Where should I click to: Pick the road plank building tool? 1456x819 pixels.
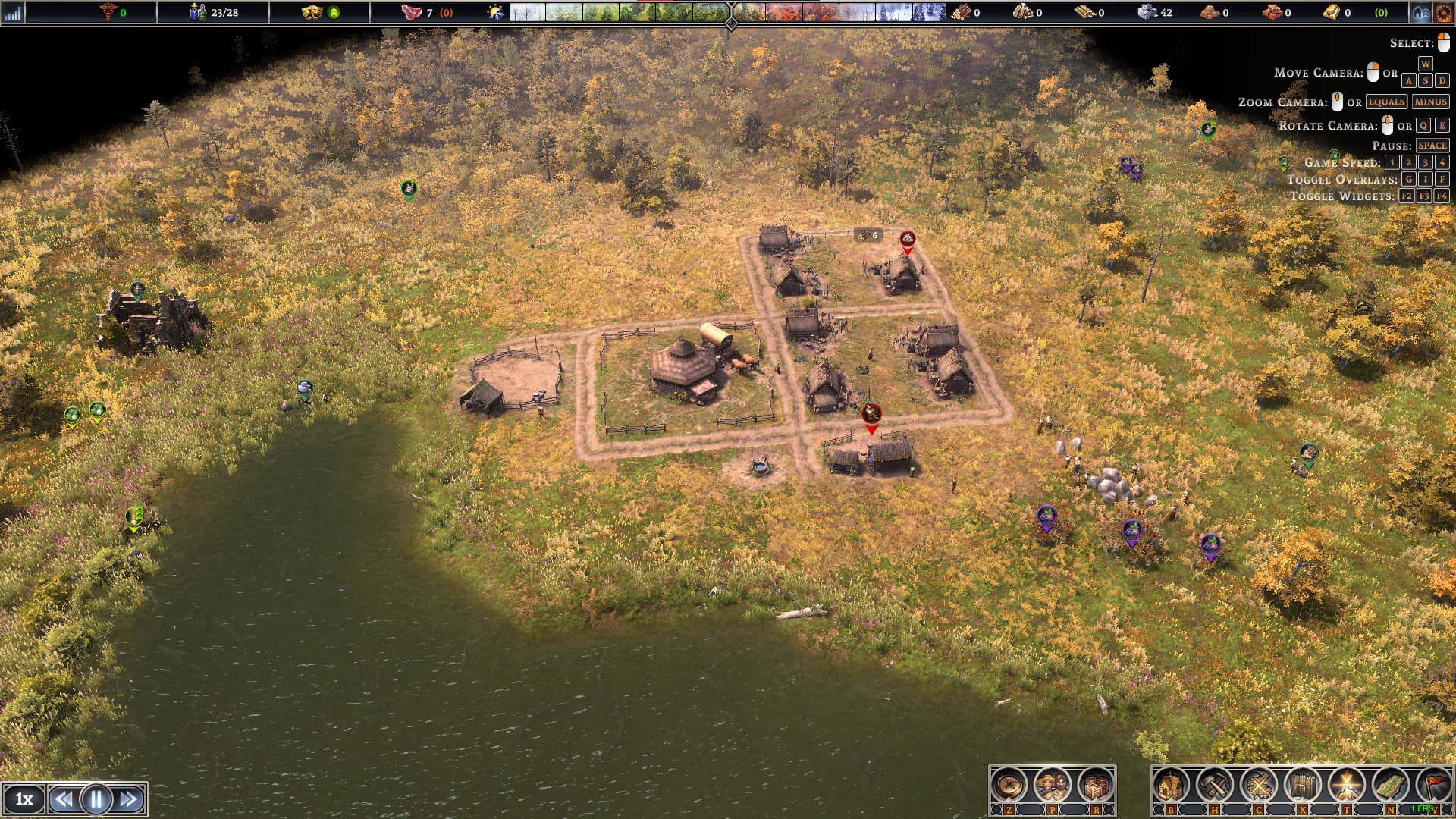pyautogui.click(x=1390, y=786)
